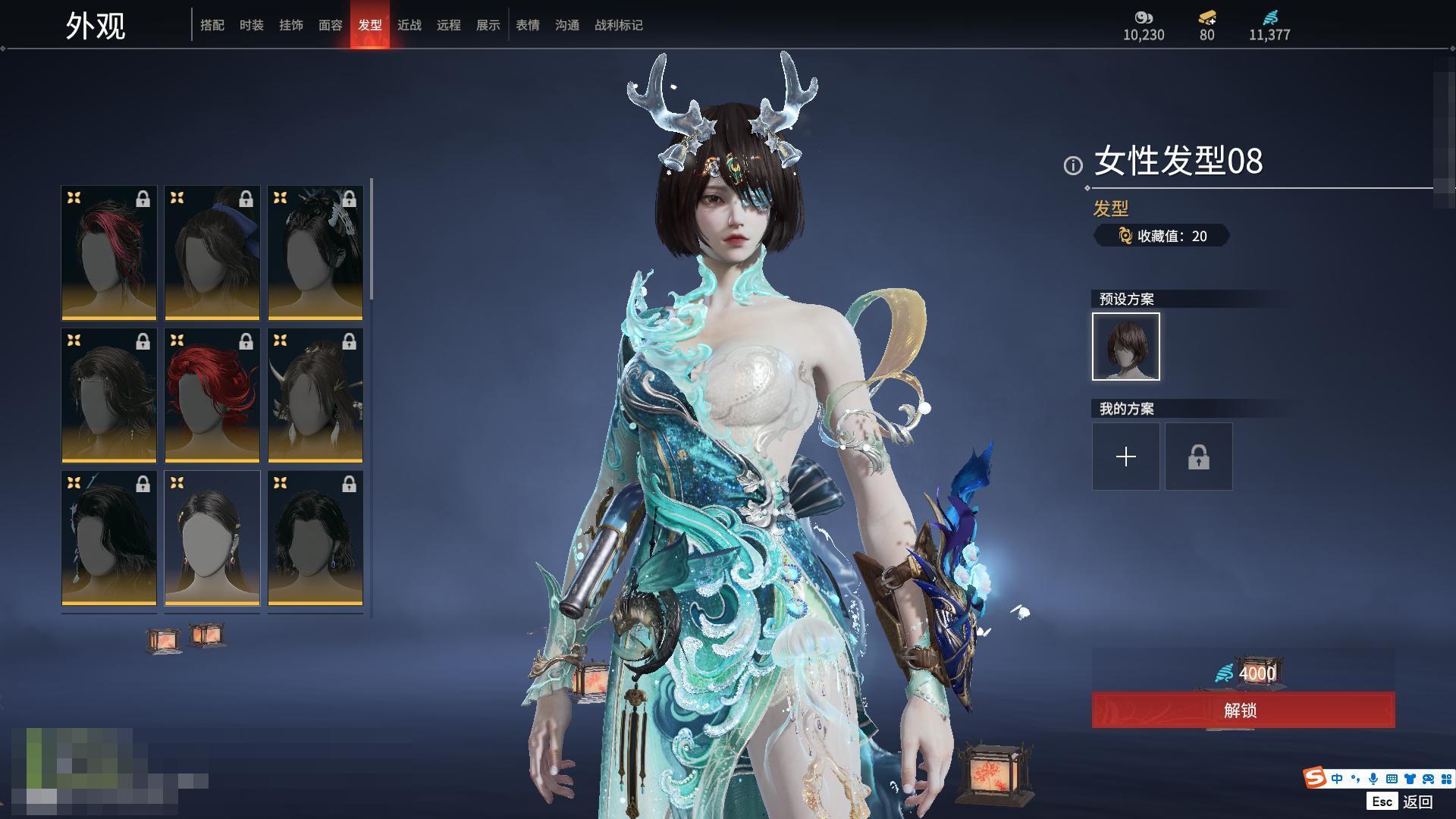The width and height of the screenshot is (1456, 819).
Task: Select the 挂饰 tab
Action: (291, 25)
